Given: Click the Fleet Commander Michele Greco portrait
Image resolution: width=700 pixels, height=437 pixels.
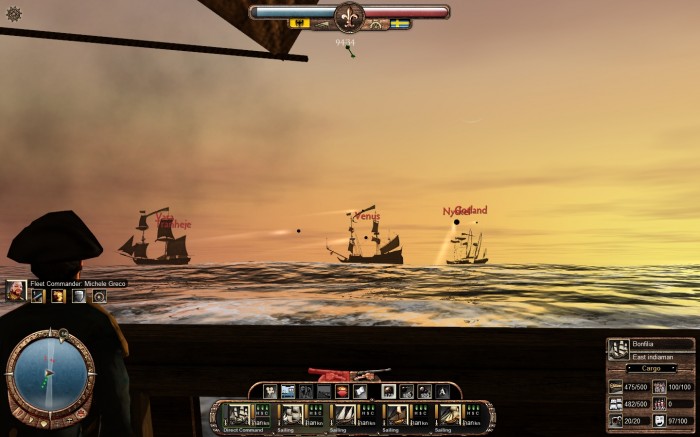Looking at the screenshot, I should point(16,291).
